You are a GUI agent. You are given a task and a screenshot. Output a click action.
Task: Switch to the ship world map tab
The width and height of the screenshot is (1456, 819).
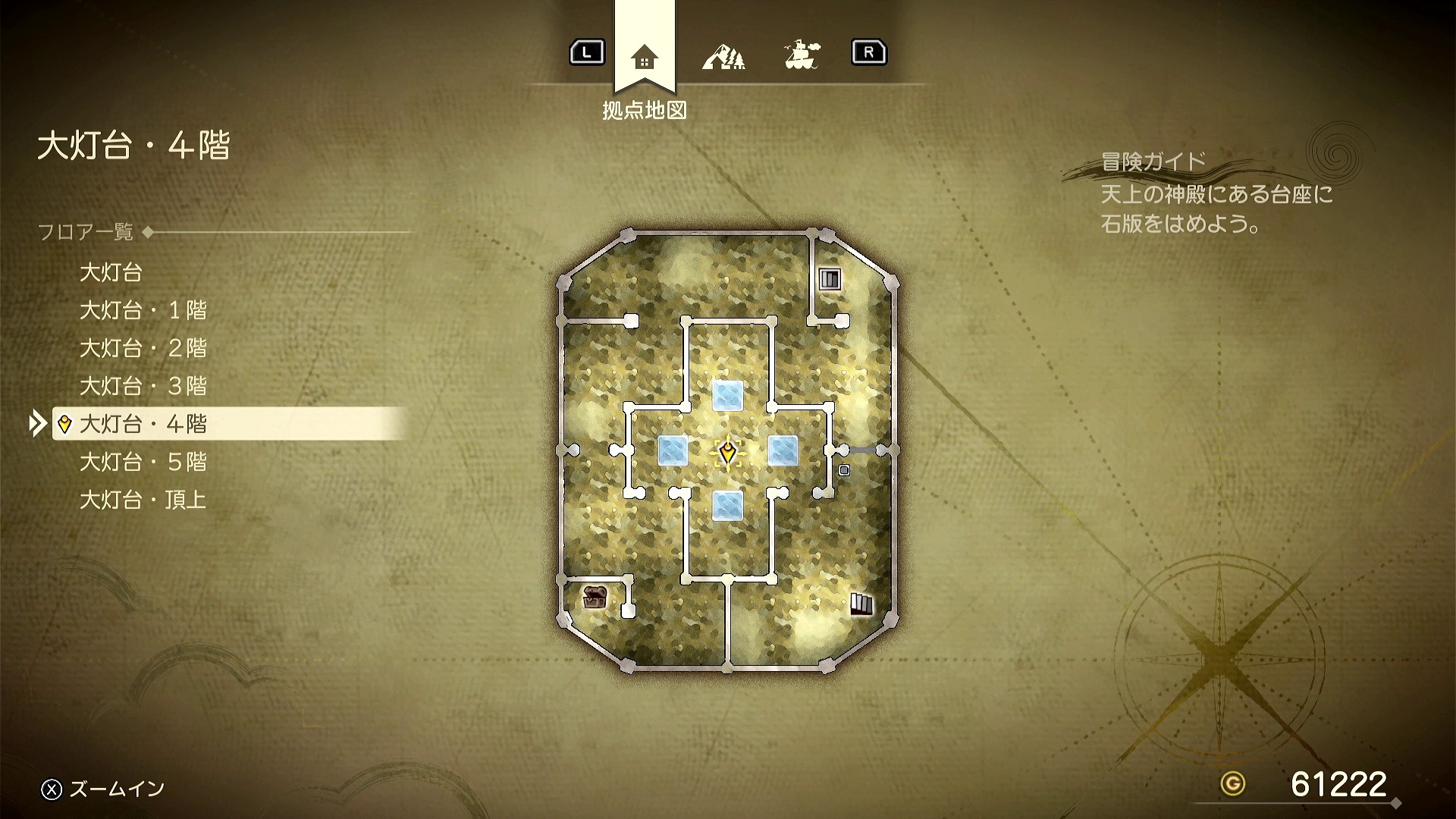[x=802, y=55]
